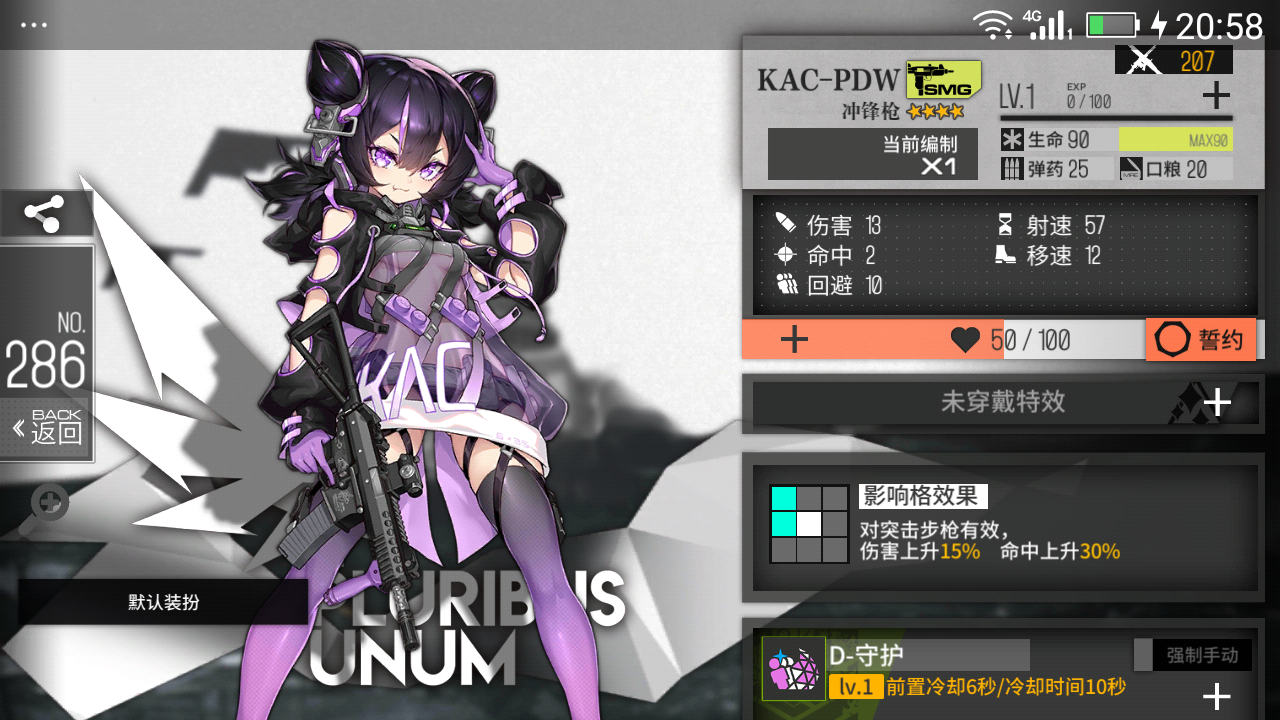
Task: Click the bullet icon next to 伤害
Action: point(785,225)
